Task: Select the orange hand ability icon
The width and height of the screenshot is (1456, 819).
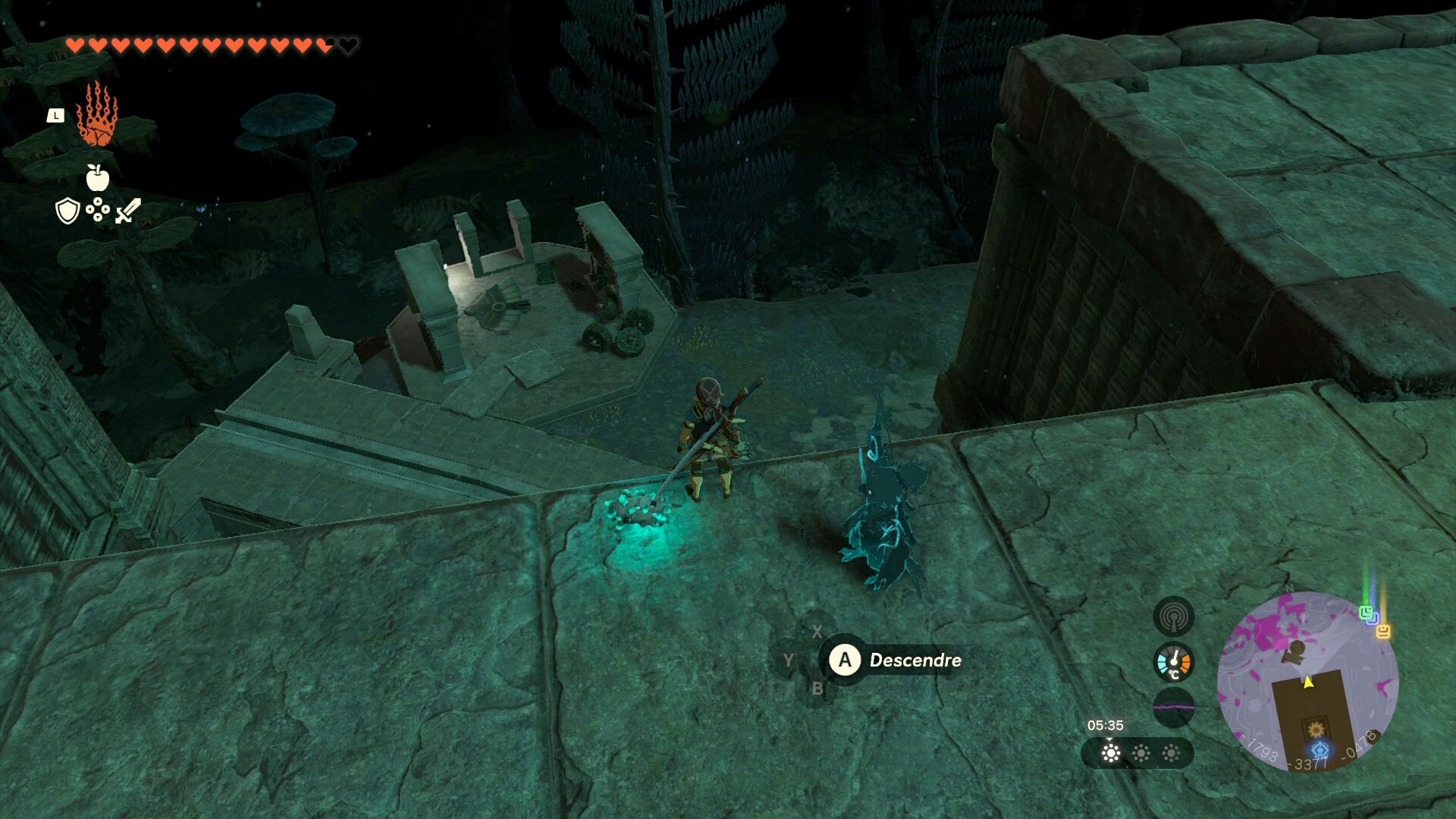Action: (x=97, y=115)
